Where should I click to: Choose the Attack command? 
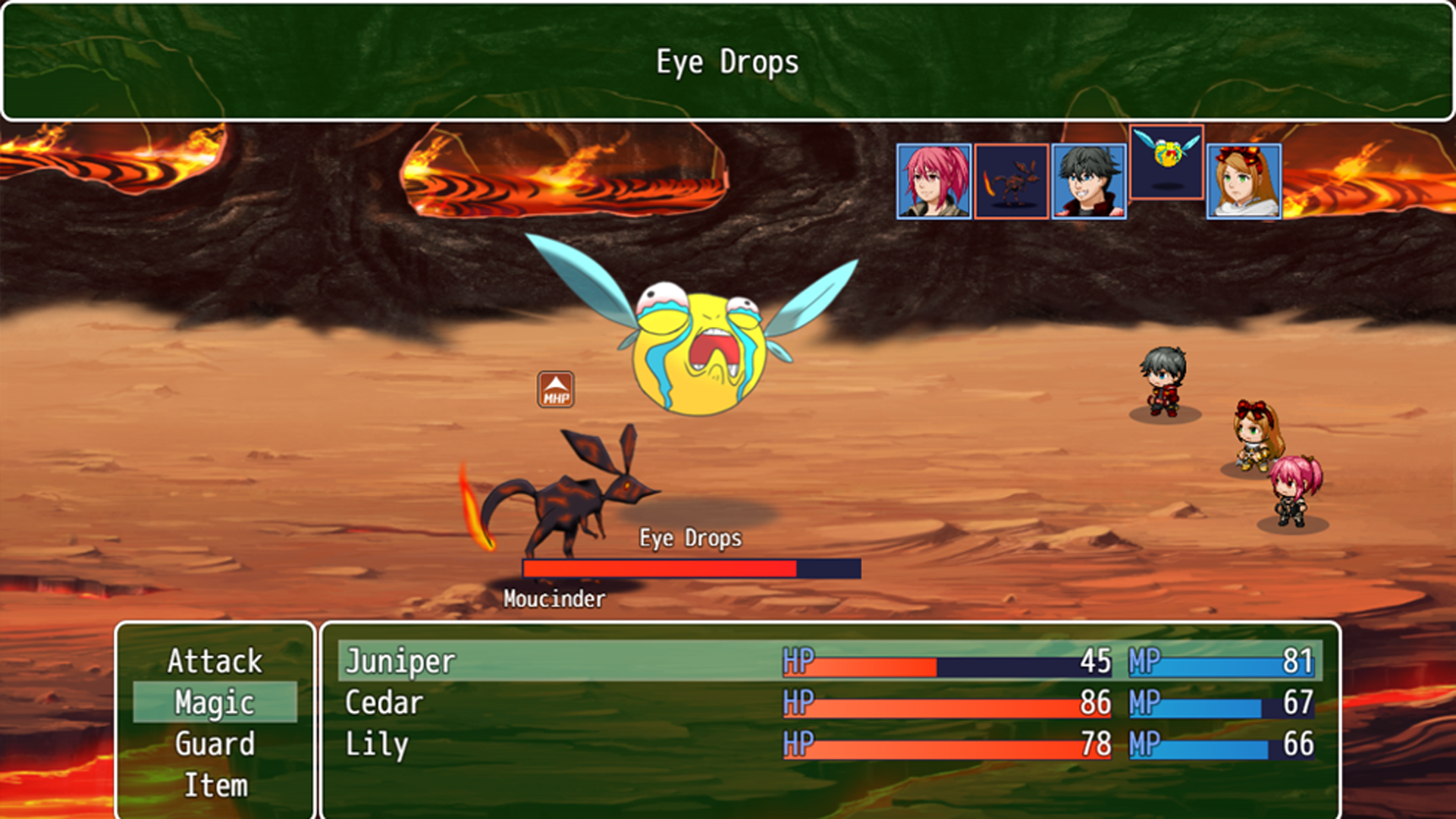pyautogui.click(x=215, y=661)
